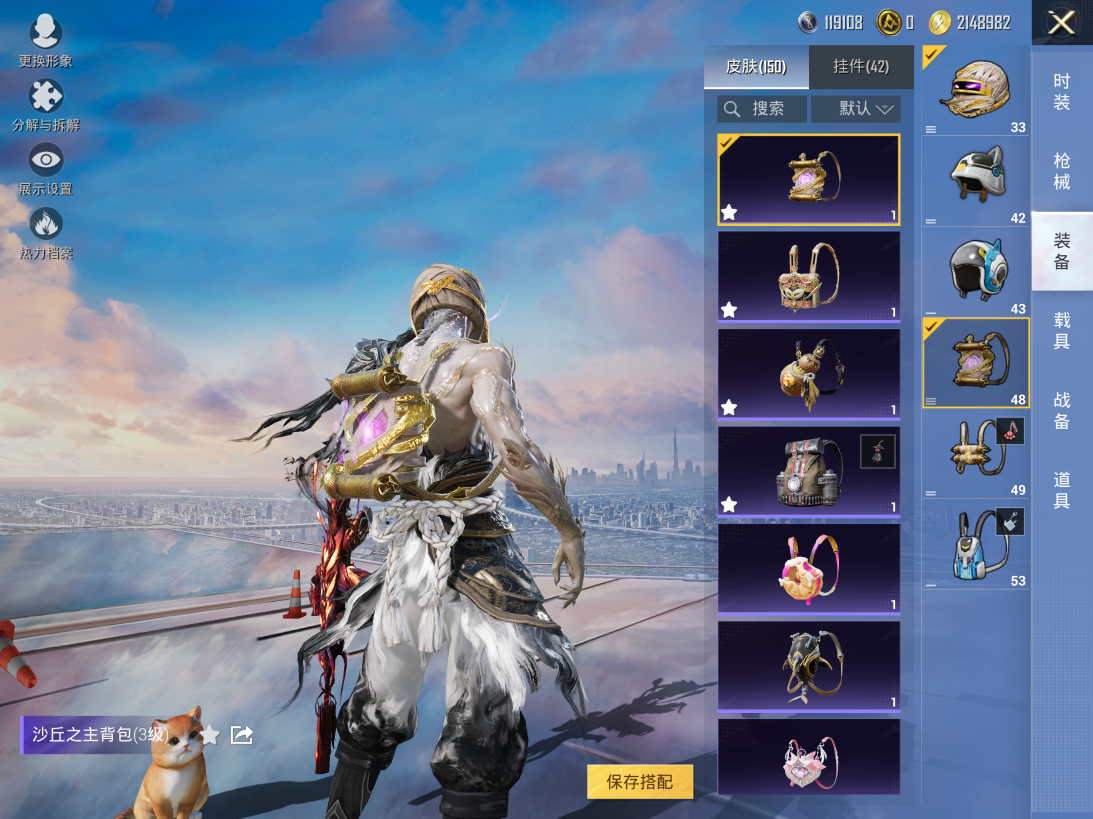Select the 道具 category tab

click(x=1062, y=490)
